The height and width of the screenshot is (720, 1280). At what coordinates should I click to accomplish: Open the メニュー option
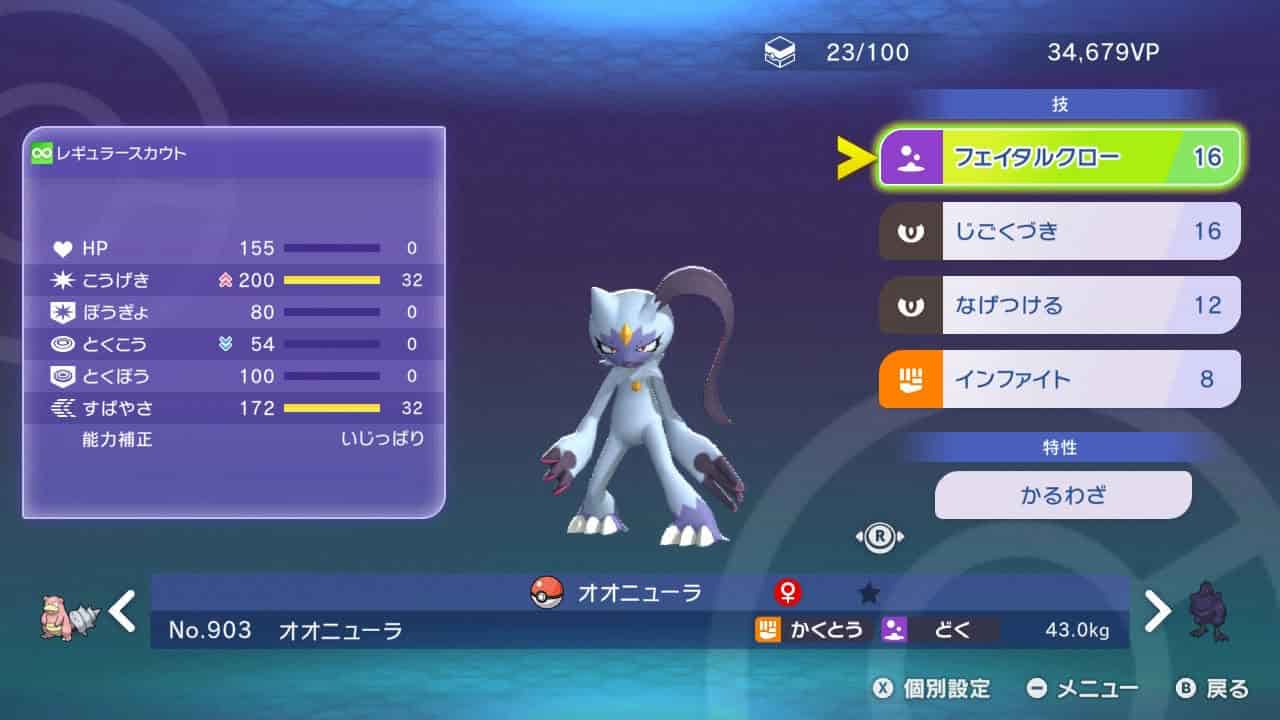pos(1083,688)
